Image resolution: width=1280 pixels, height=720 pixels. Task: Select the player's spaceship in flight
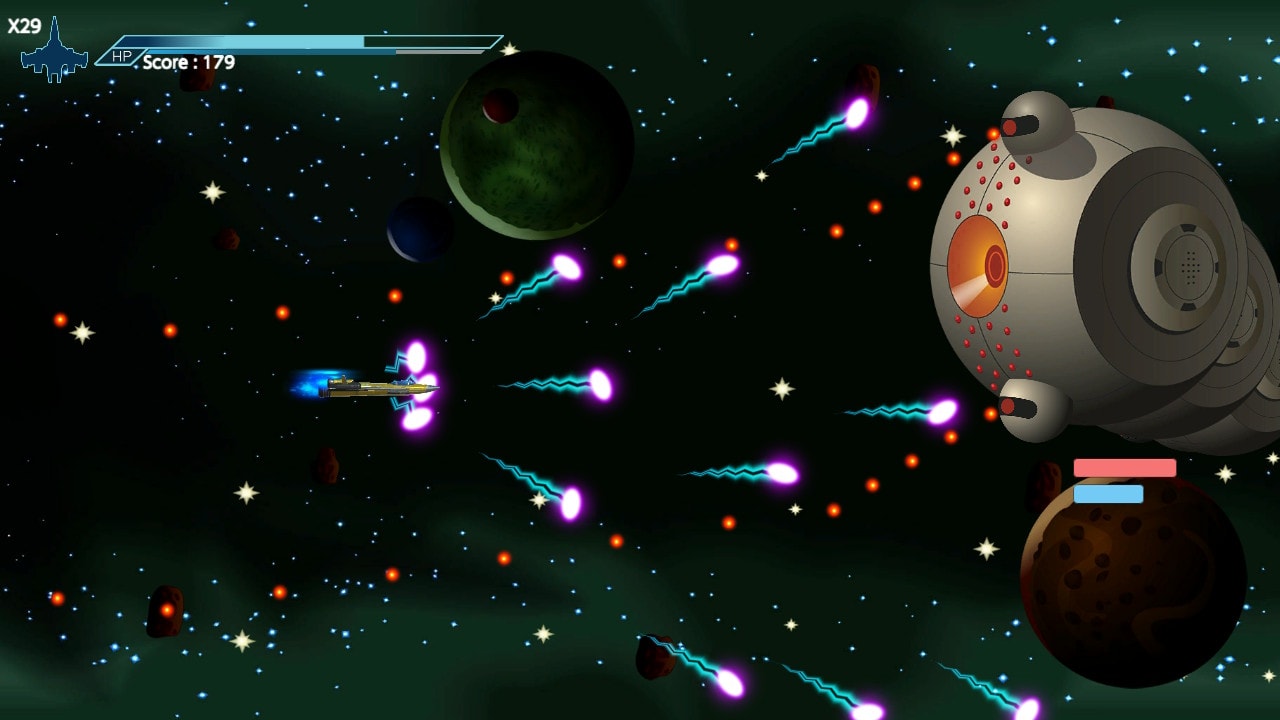370,390
